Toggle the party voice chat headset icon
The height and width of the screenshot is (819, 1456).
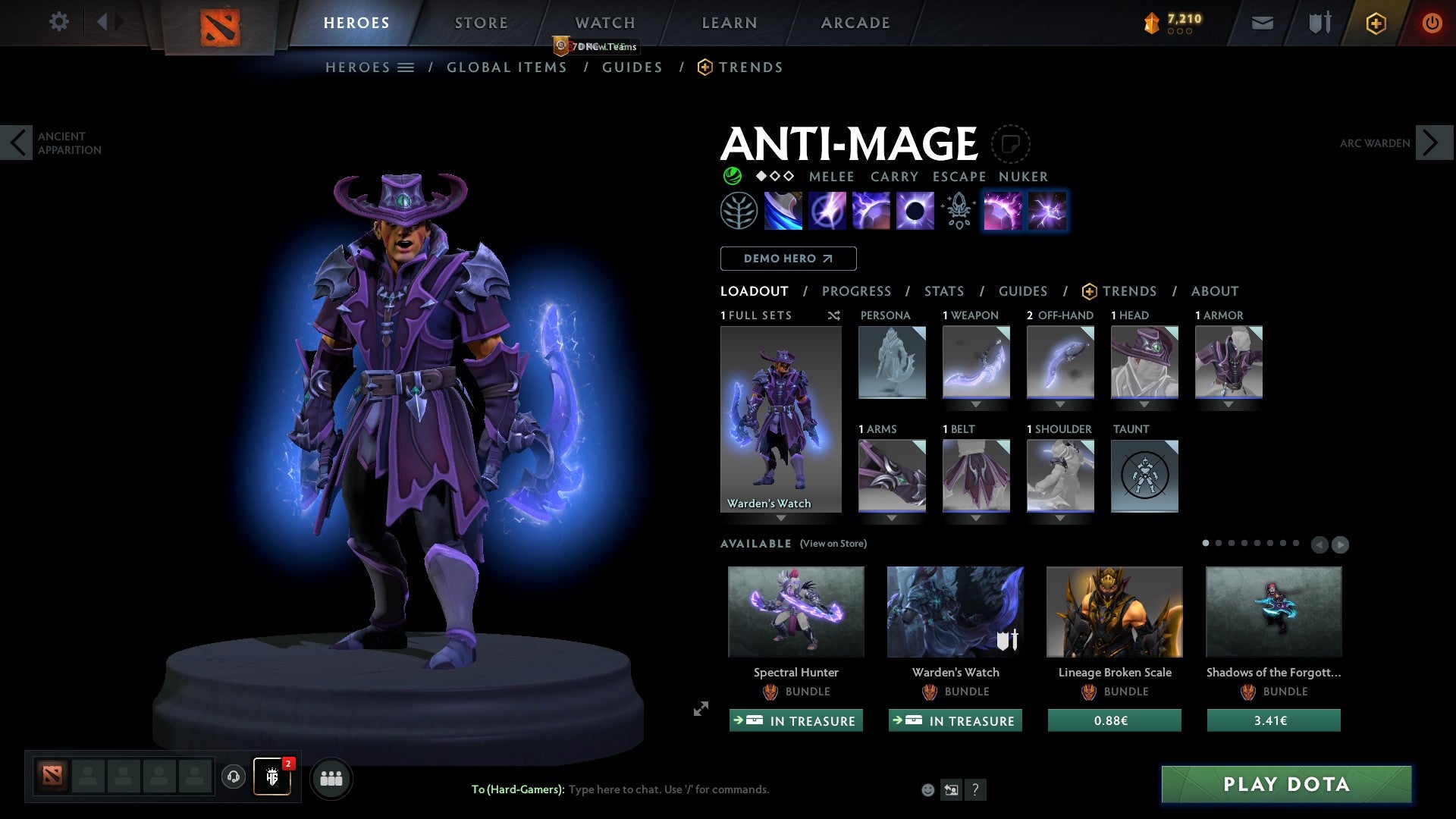click(x=233, y=777)
